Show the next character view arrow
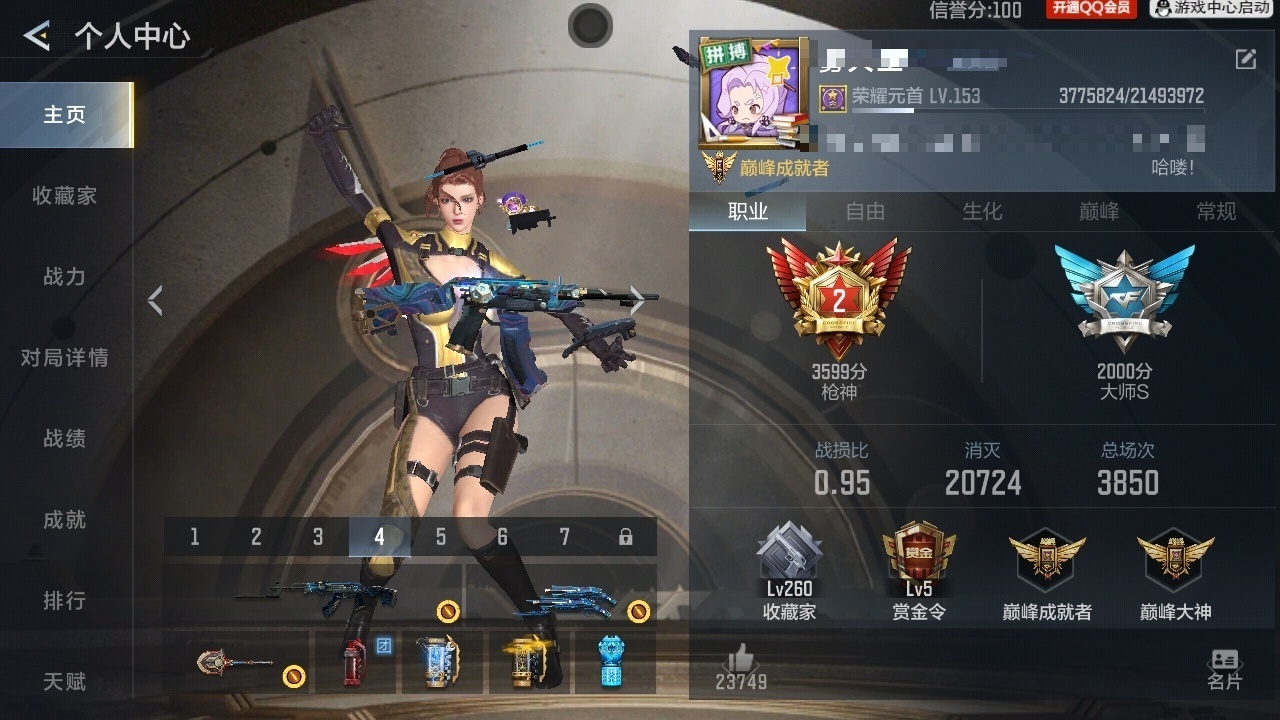This screenshot has width=1280, height=720. point(637,299)
